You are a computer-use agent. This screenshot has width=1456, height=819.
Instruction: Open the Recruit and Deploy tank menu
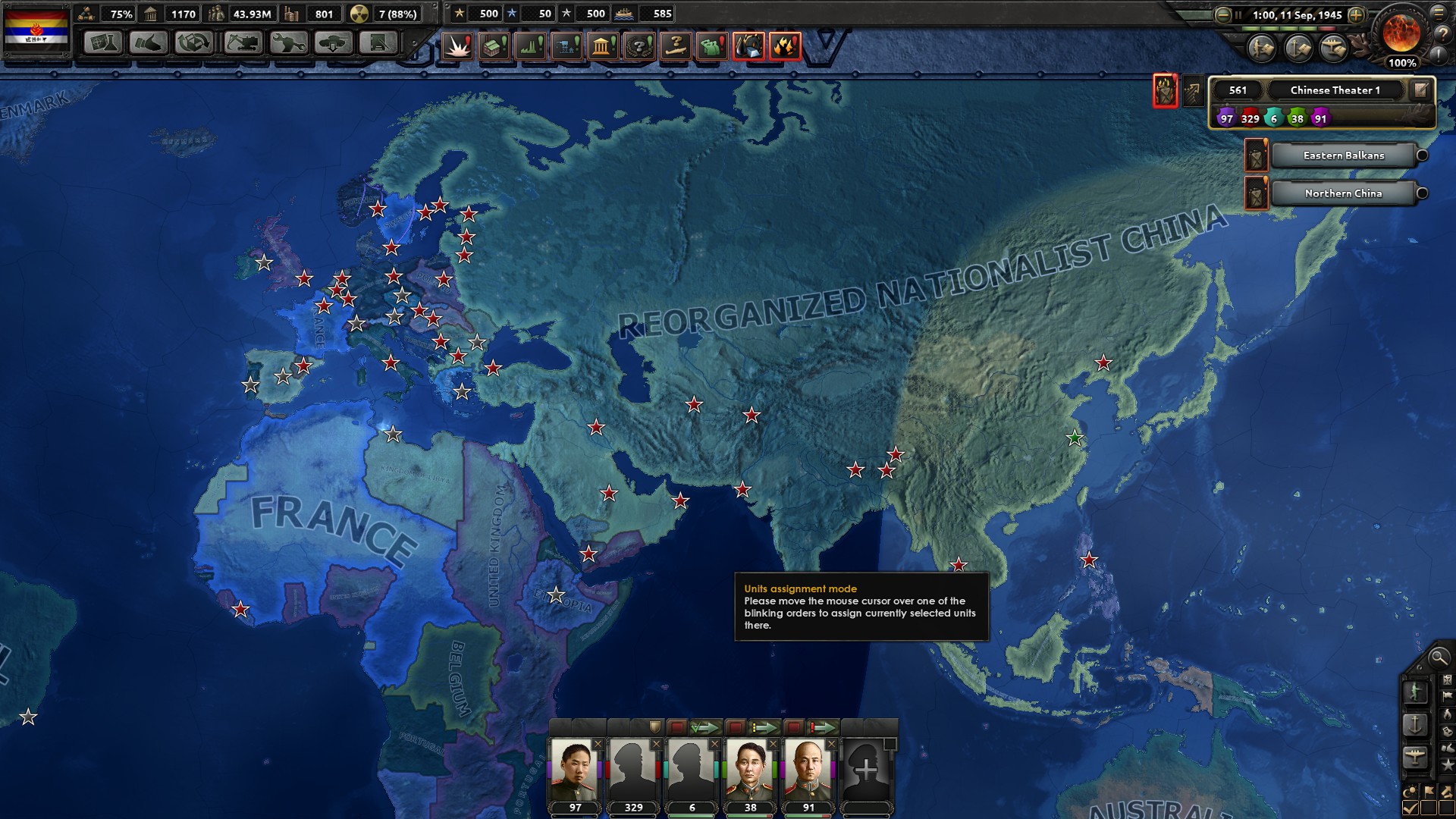pyautogui.click(x=333, y=43)
